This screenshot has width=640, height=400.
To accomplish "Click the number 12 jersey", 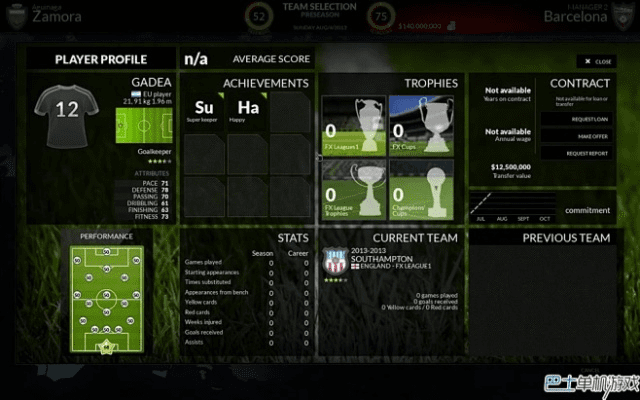I will [67, 112].
